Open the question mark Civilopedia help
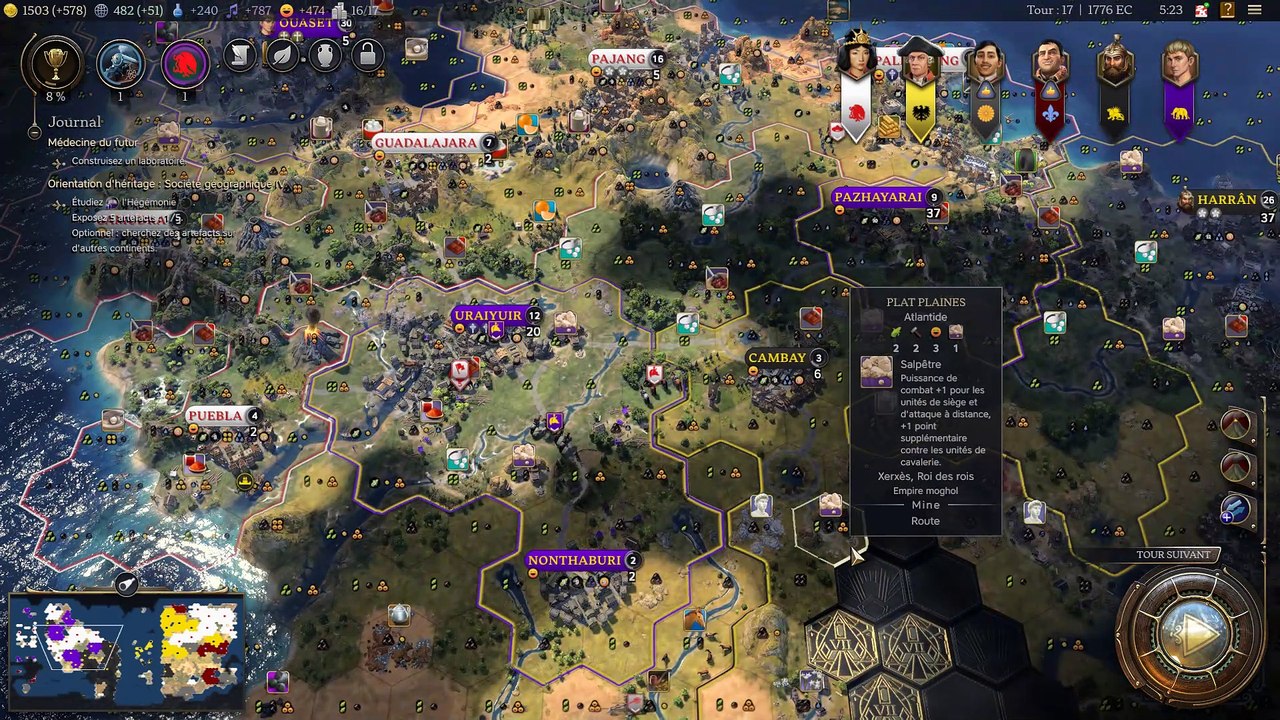 point(1227,10)
